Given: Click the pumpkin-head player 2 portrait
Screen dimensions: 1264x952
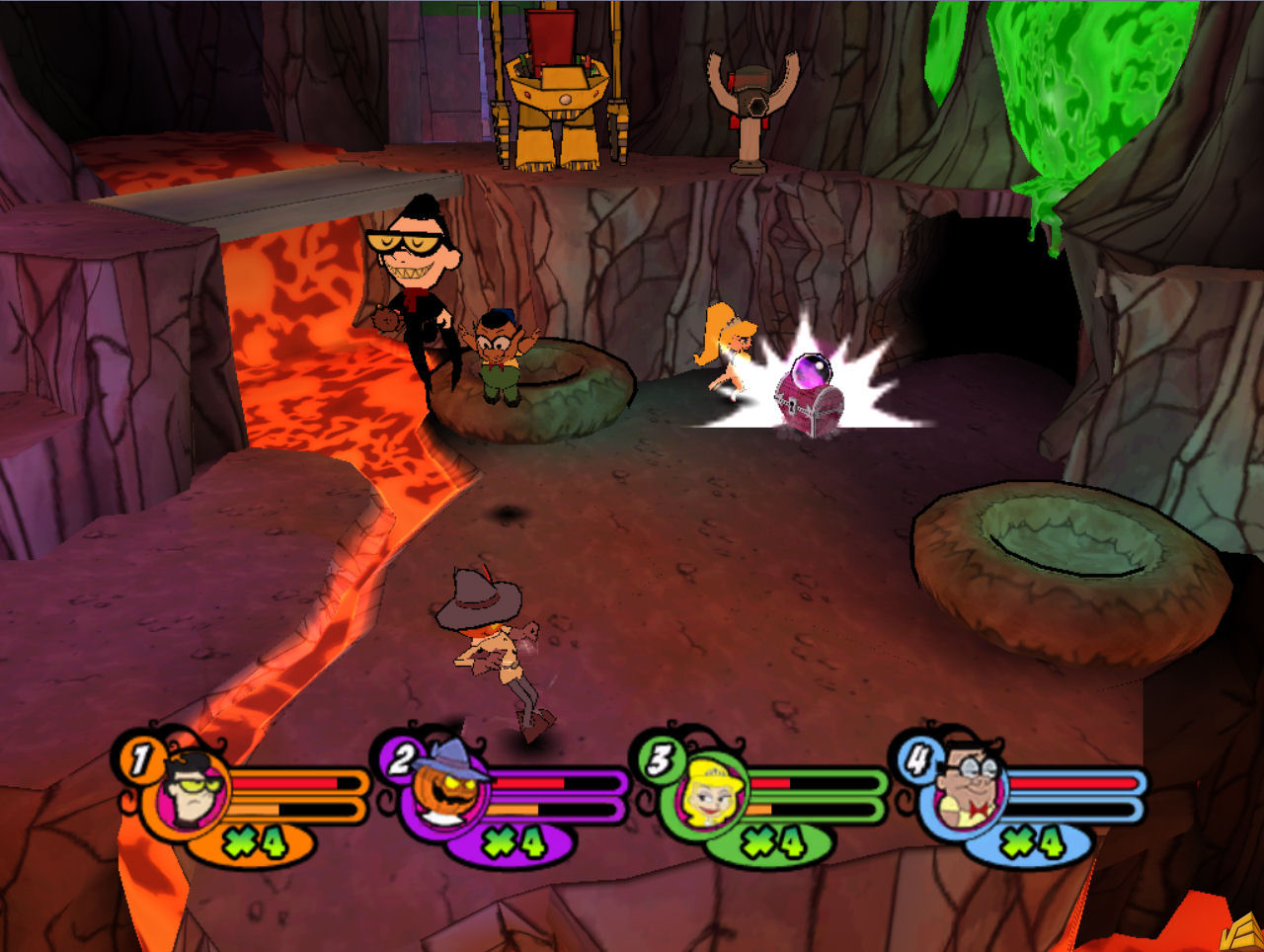Looking at the screenshot, I should point(451,790).
